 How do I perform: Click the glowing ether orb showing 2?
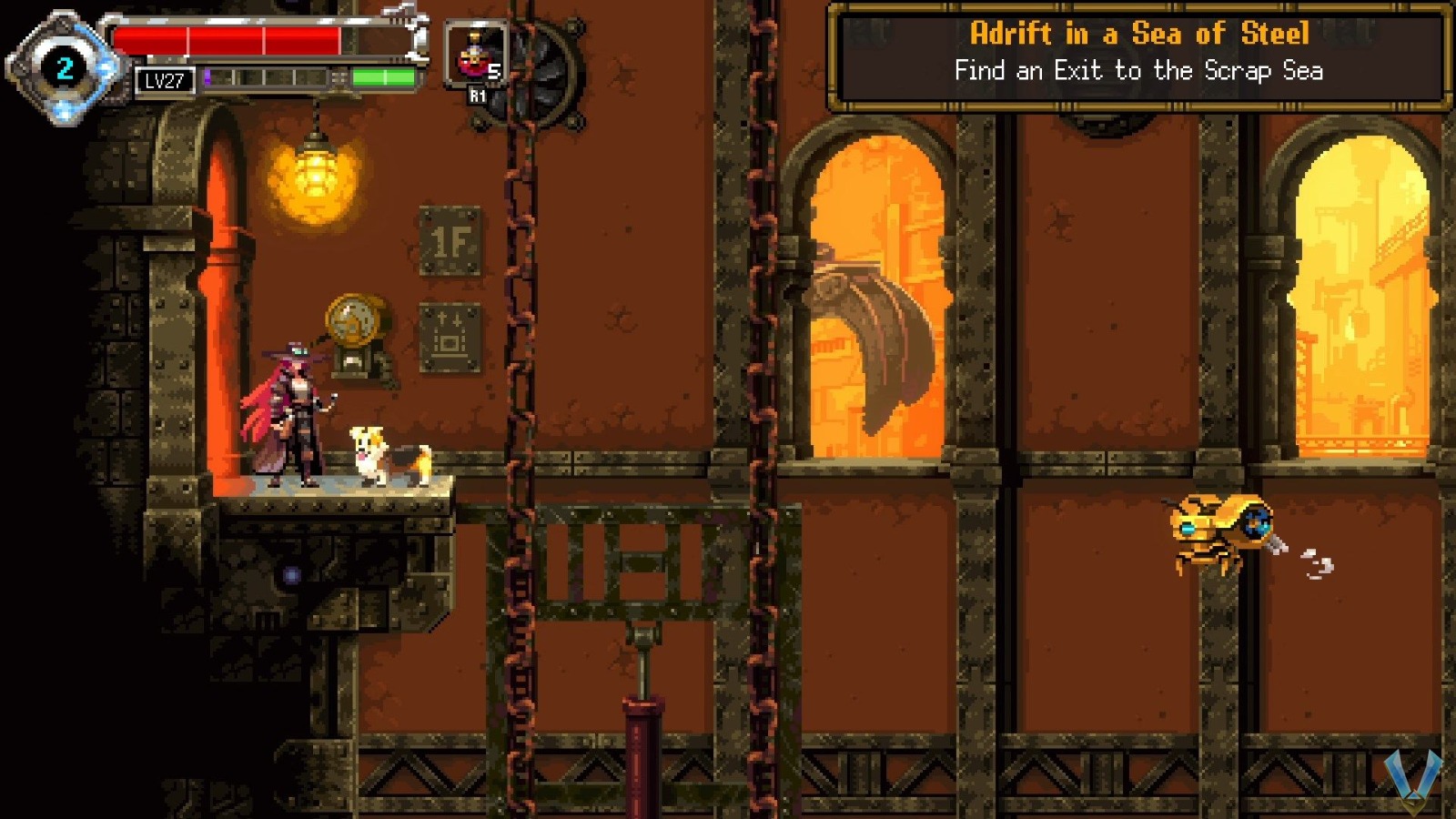[64, 66]
